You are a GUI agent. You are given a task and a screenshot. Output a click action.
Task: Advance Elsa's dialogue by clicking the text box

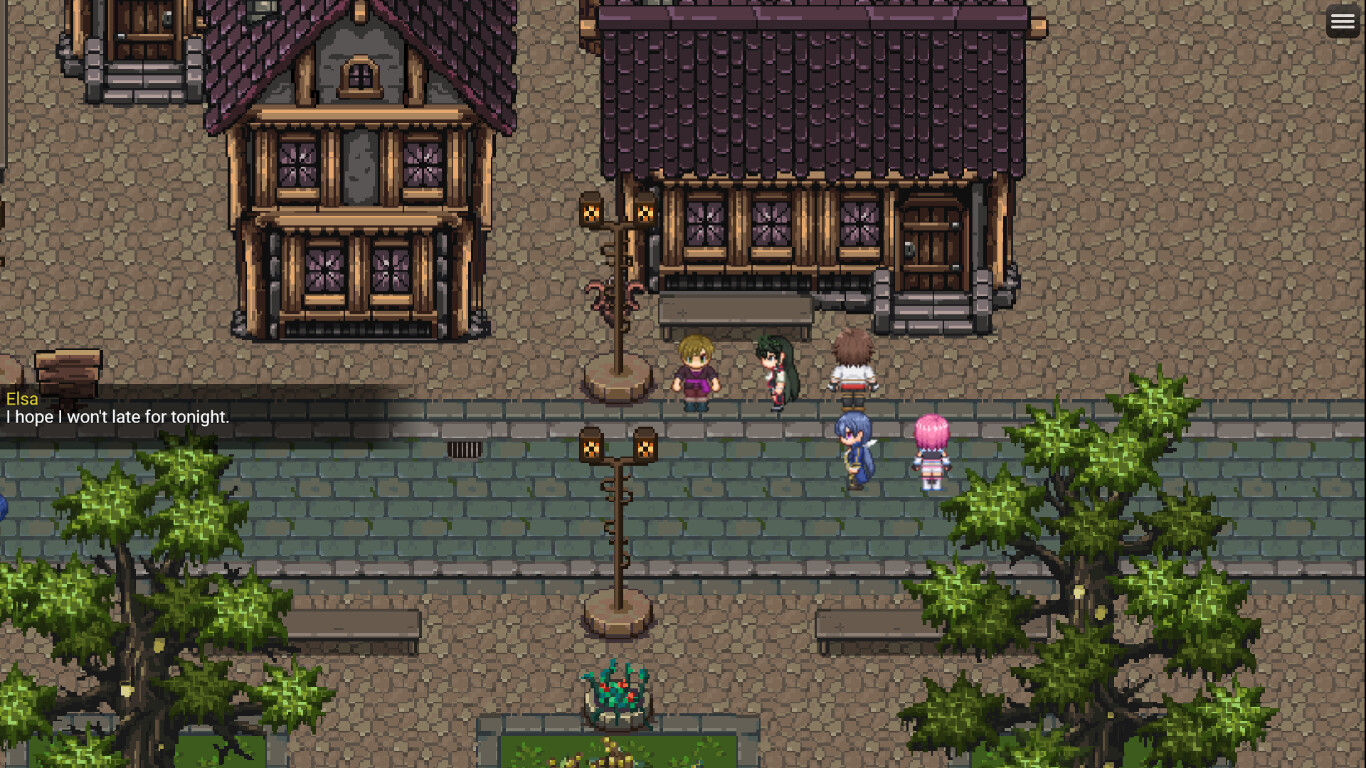[x=120, y=417]
